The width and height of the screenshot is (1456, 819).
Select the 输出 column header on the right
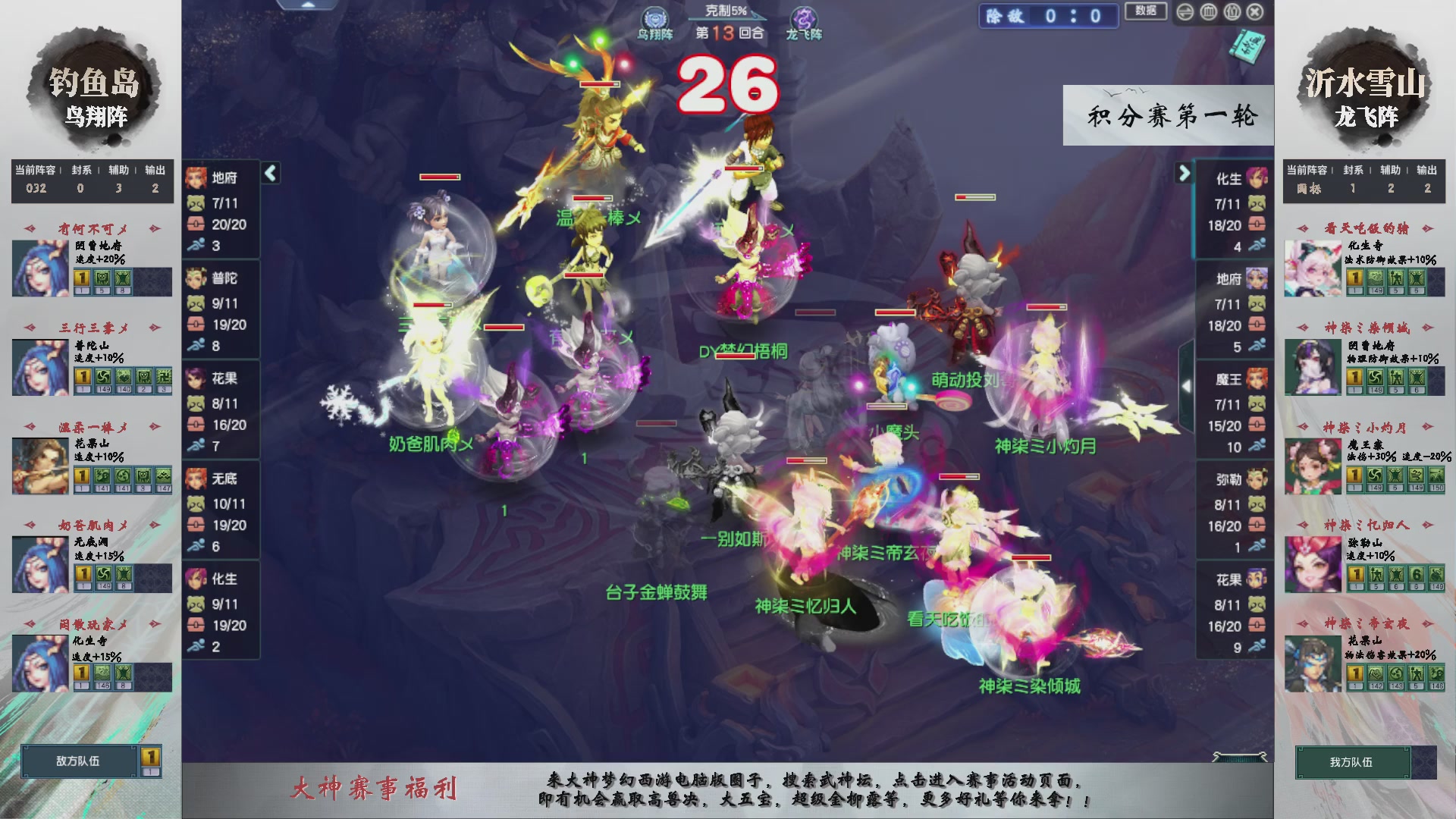pyautogui.click(x=1425, y=171)
